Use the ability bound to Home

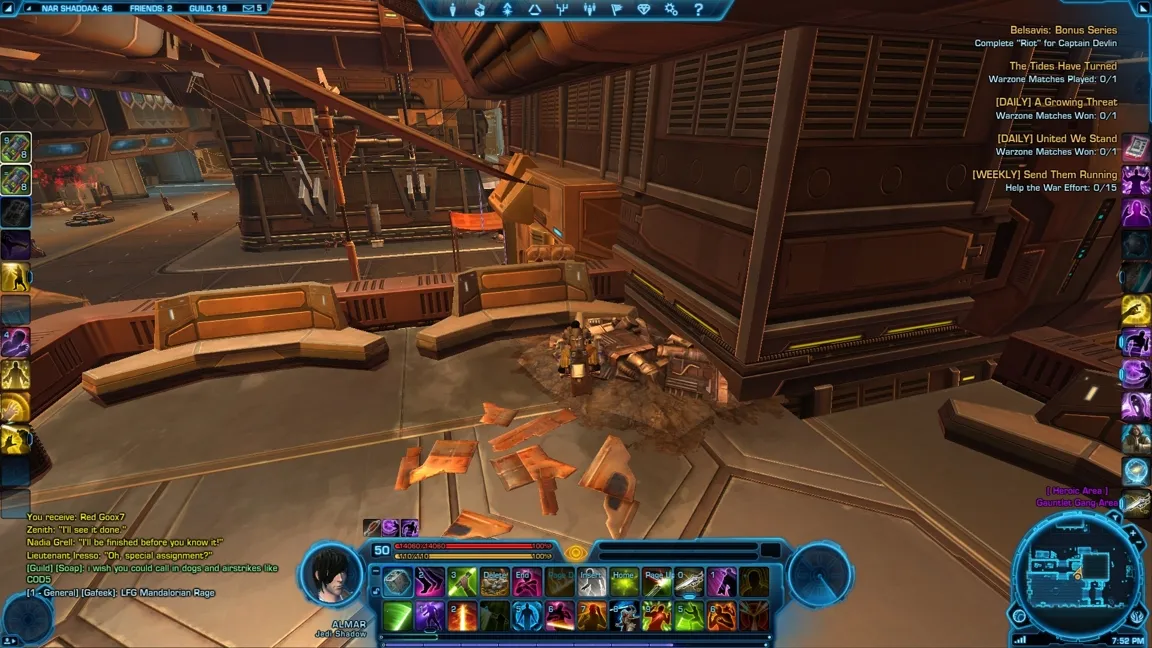click(x=625, y=582)
